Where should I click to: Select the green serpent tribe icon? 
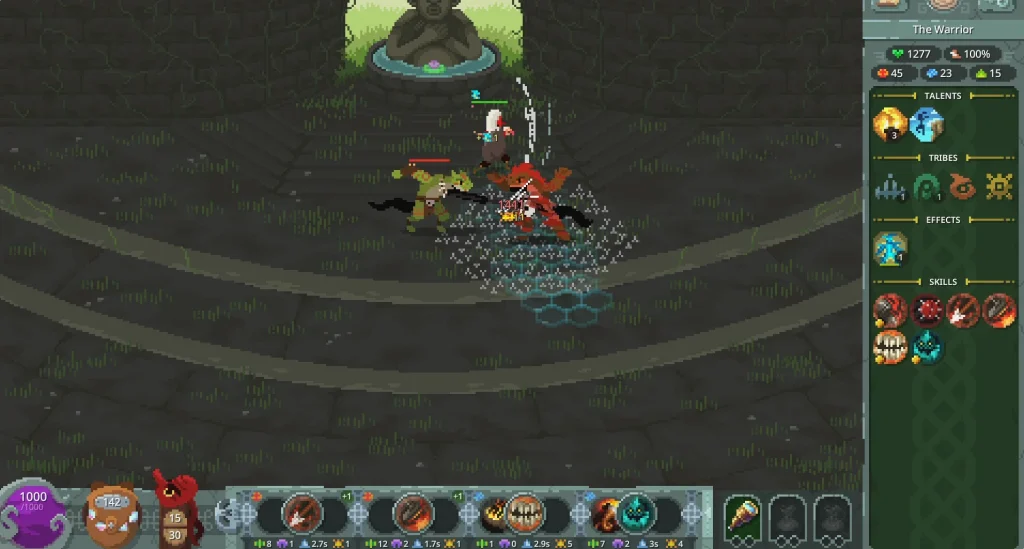pyautogui.click(x=927, y=187)
